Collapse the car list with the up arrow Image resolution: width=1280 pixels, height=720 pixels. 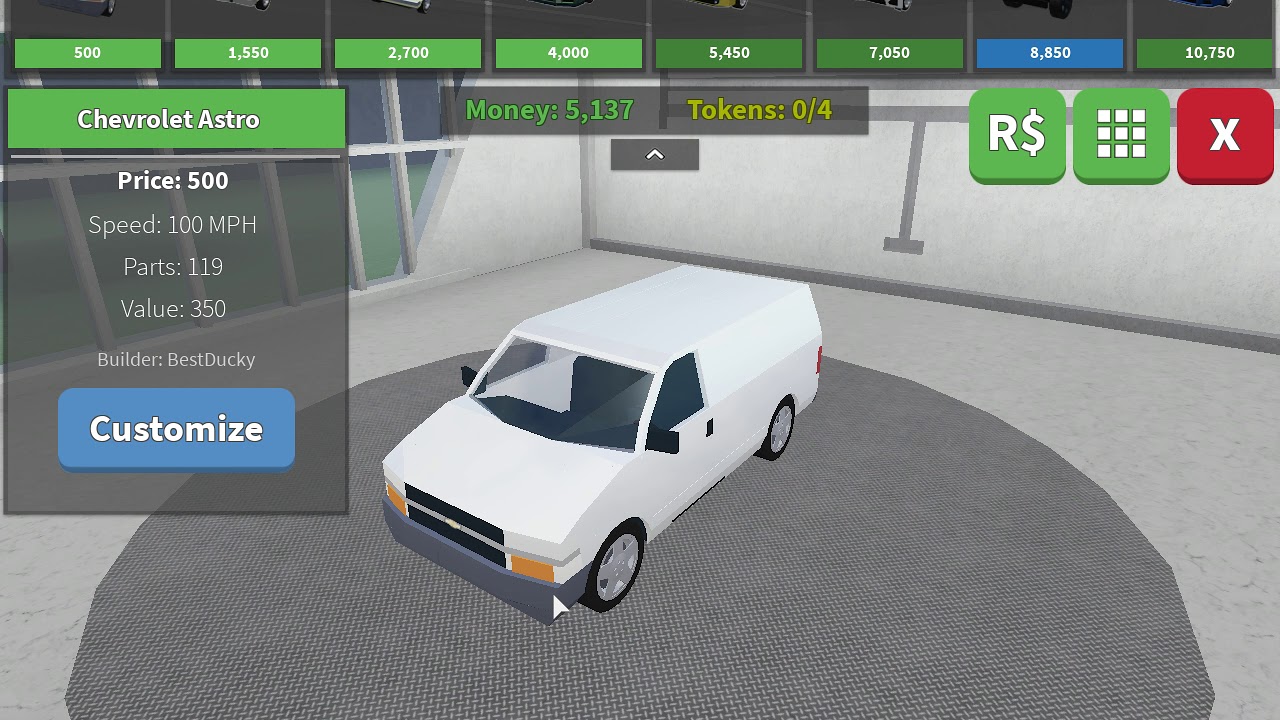point(655,155)
